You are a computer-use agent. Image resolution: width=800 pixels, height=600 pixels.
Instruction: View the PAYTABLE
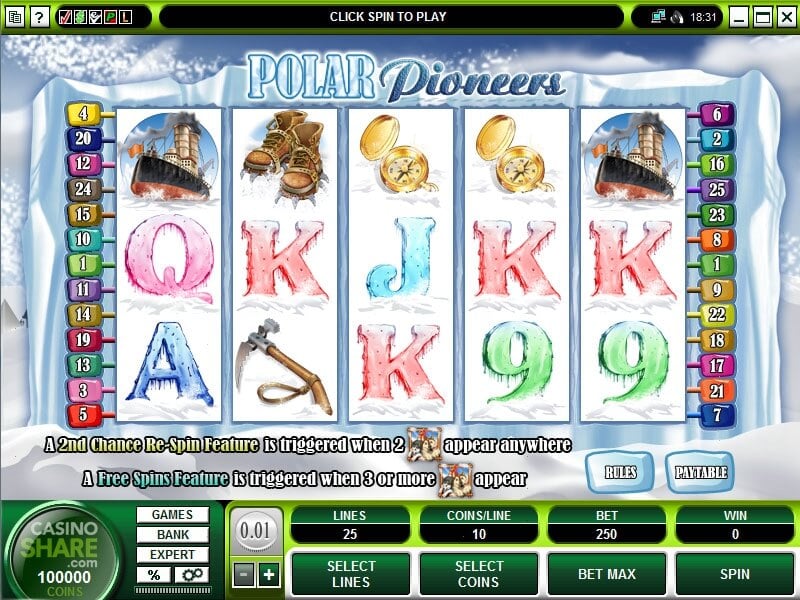click(x=700, y=471)
